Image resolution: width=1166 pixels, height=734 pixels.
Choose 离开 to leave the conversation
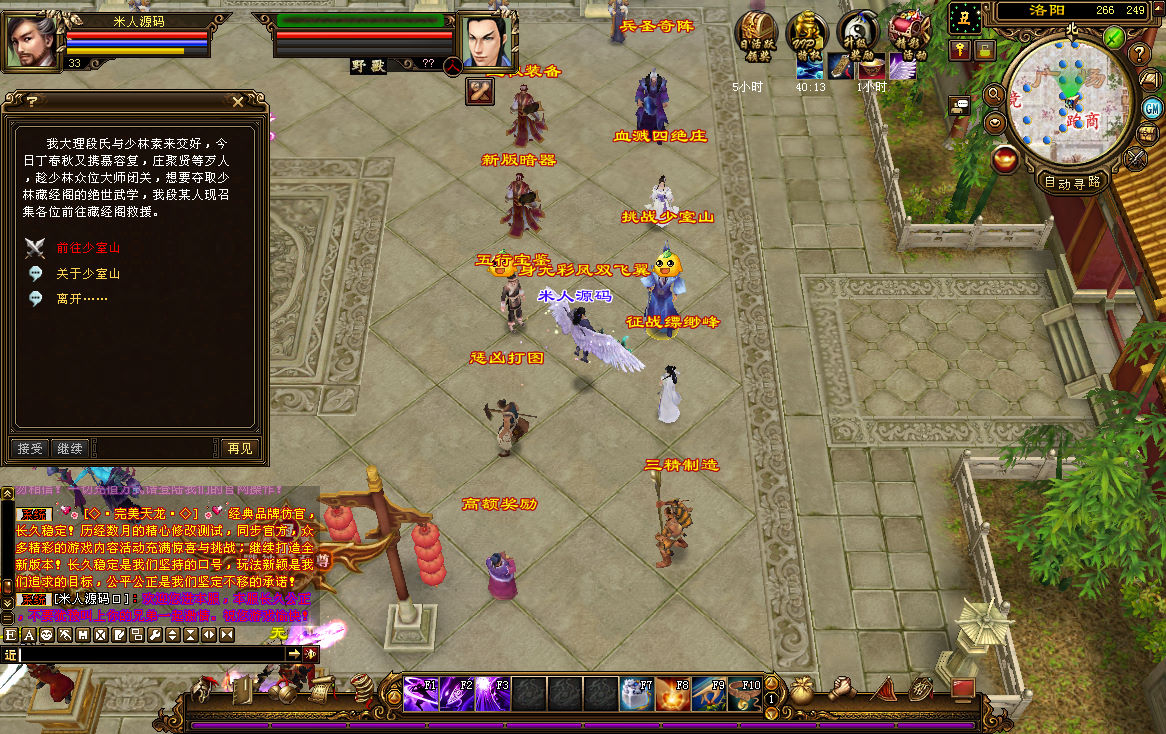(x=82, y=298)
